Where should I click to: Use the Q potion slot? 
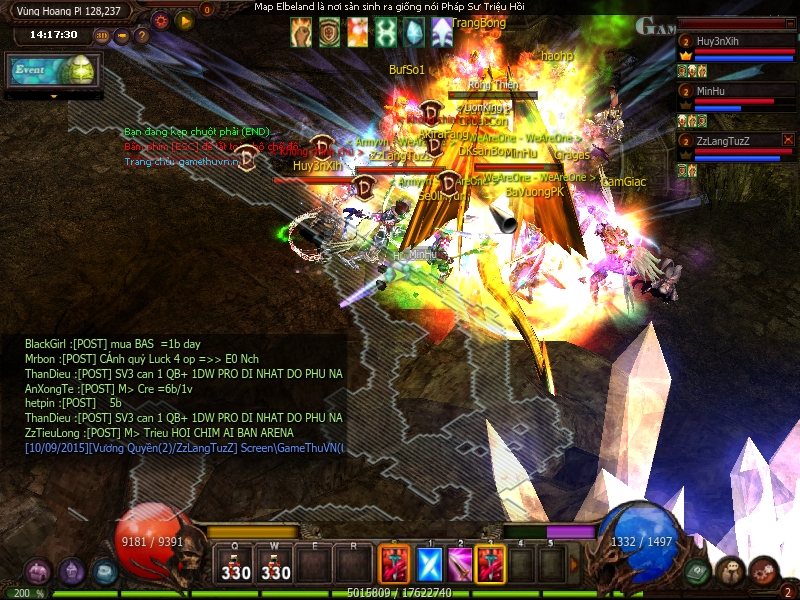tap(236, 563)
